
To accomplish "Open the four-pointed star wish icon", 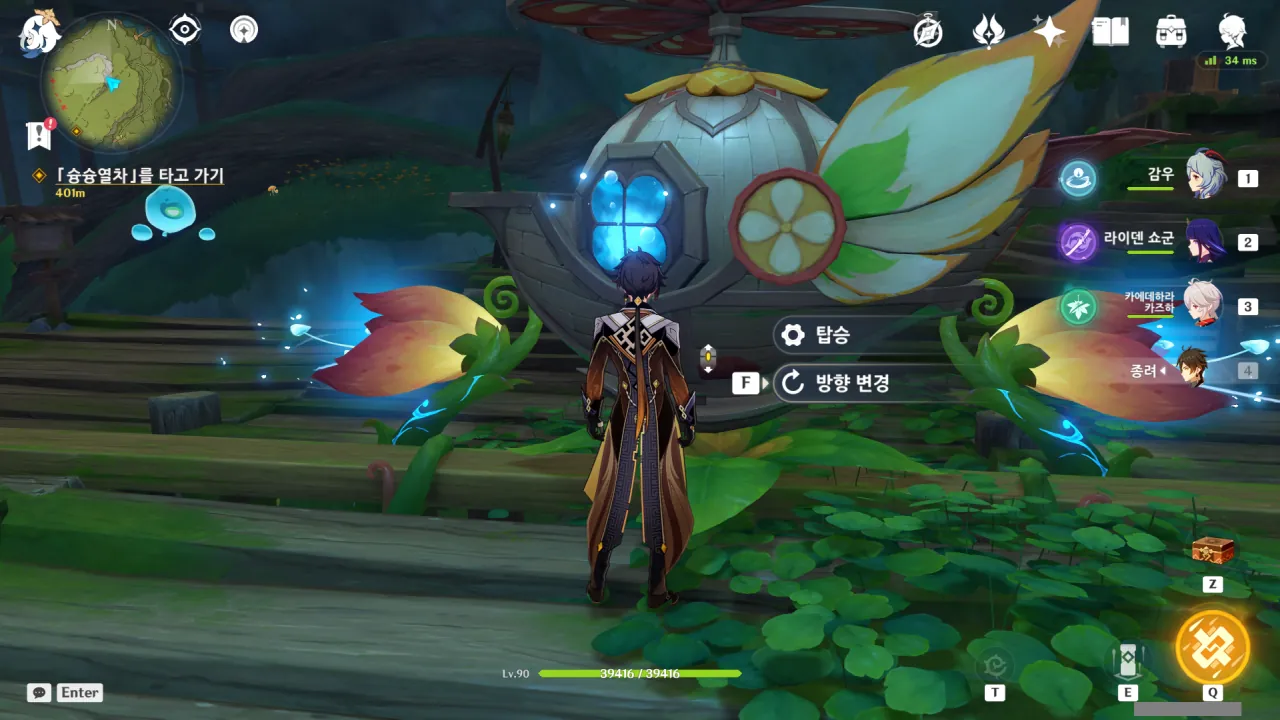I will pyautogui.click(x=1049, y=32).
